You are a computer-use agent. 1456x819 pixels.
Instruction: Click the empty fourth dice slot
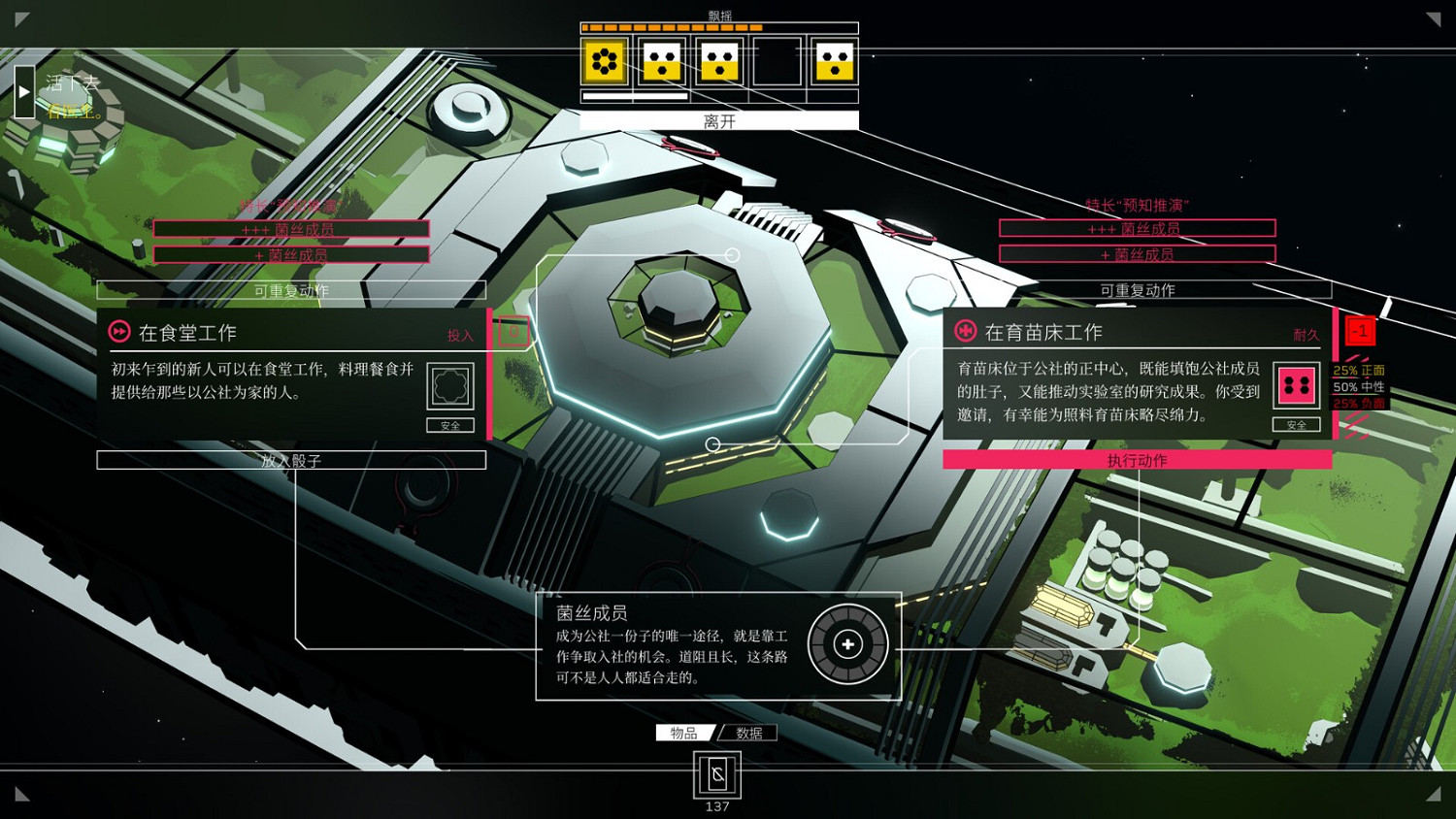[x=777, y=61]
